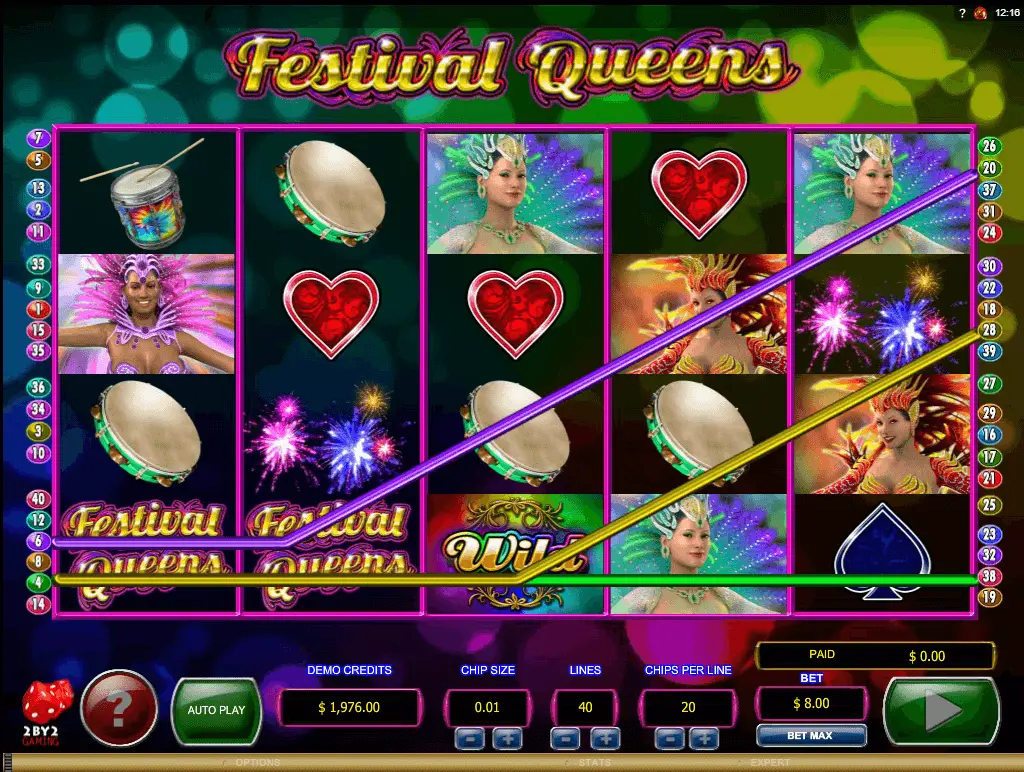Increase the chip size
Viewport: 1024px width, 772px height.
[506, 739]
